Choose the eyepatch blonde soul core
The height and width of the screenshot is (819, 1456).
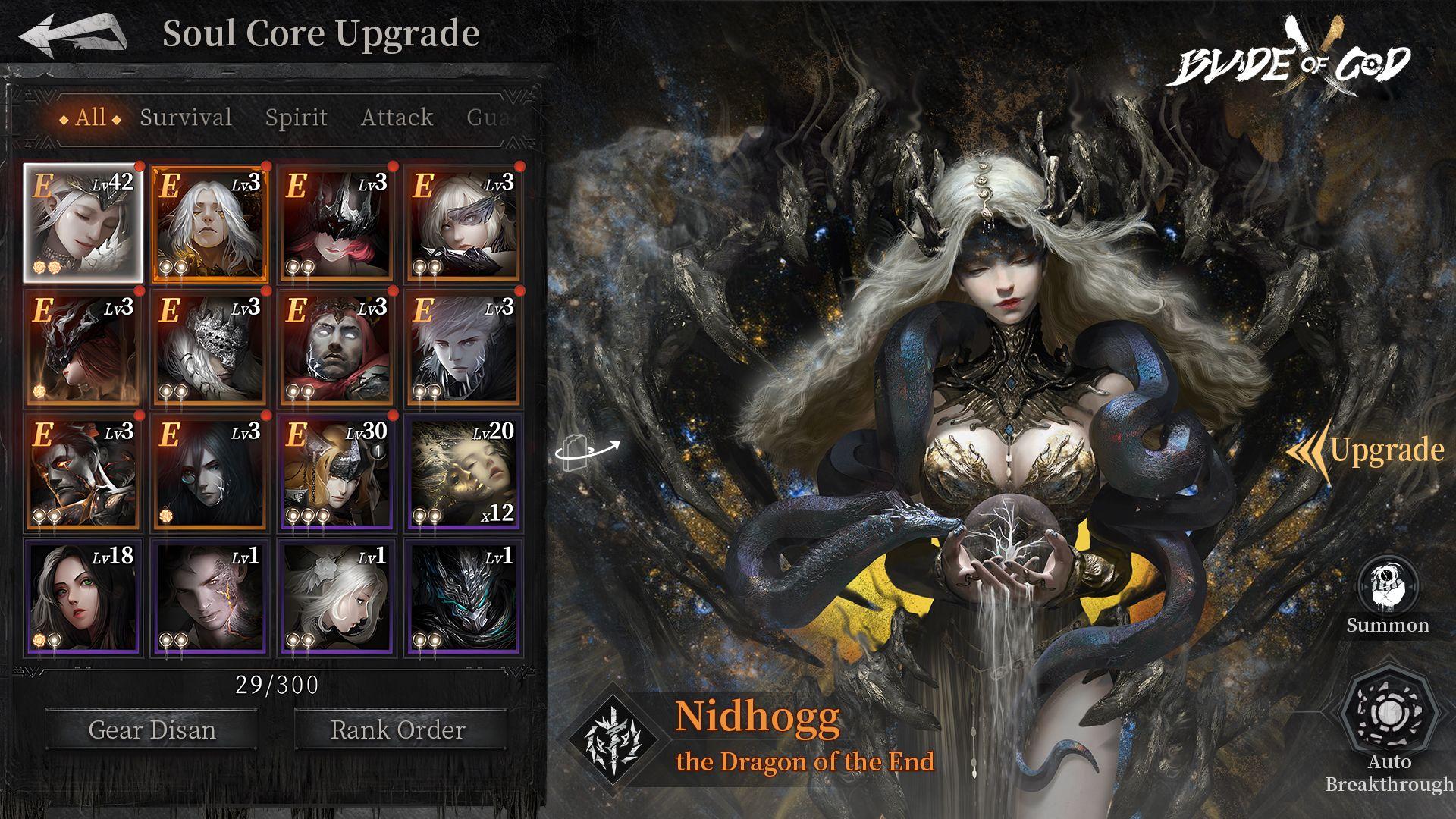463,223
